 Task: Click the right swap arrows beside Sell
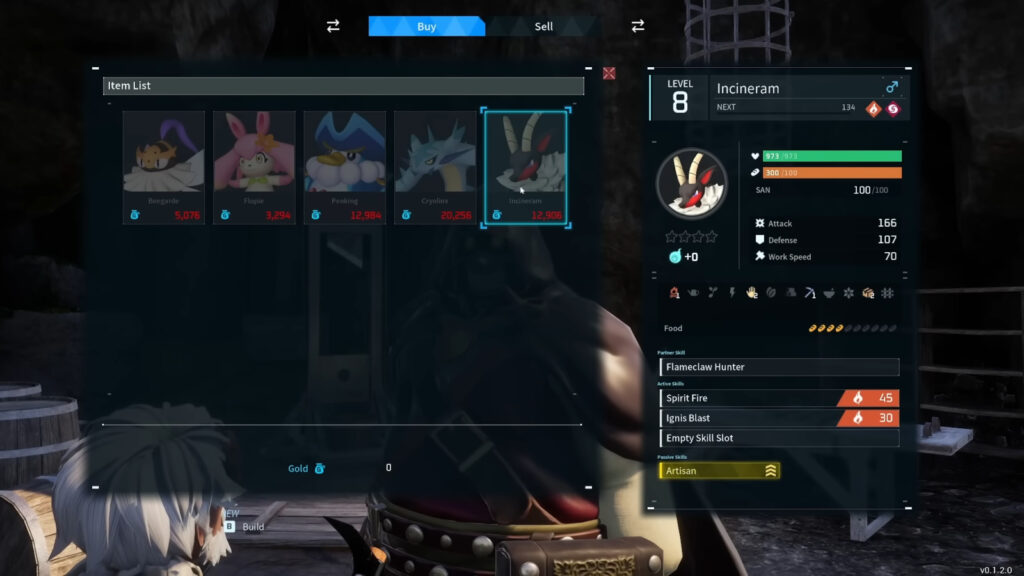pos(637,26)
